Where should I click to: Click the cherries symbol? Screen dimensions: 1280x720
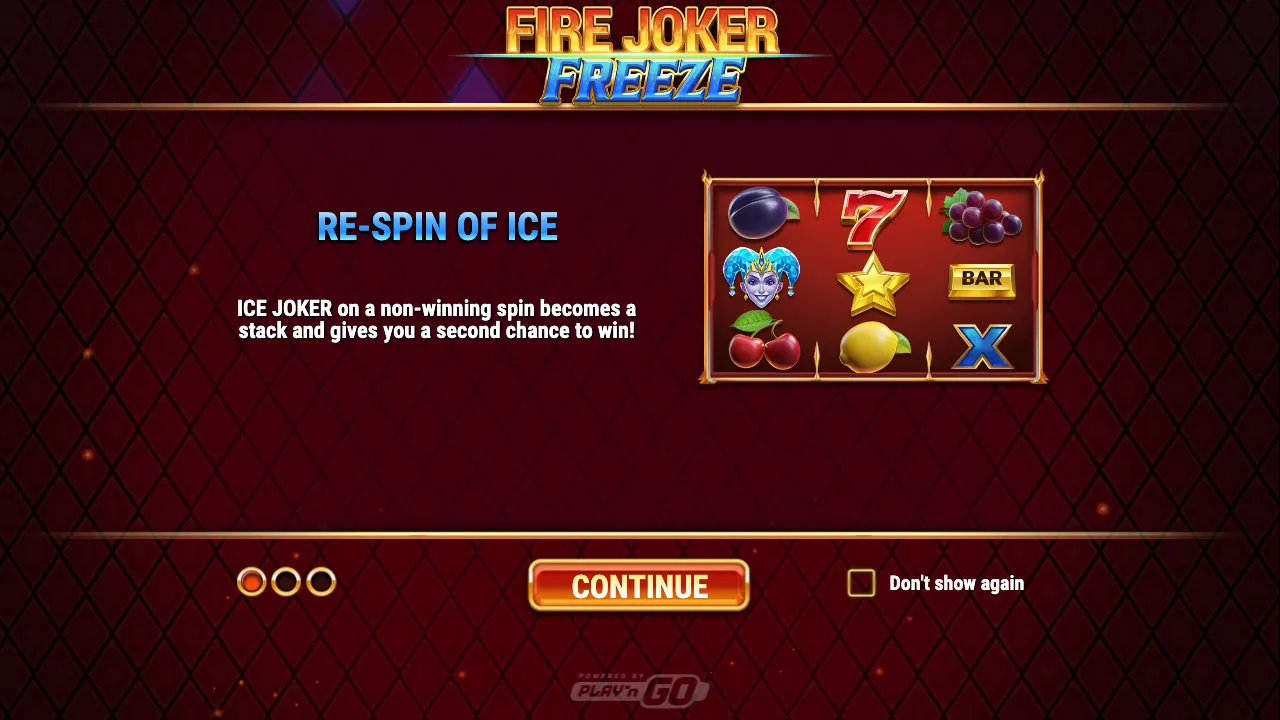coord(762,345)
